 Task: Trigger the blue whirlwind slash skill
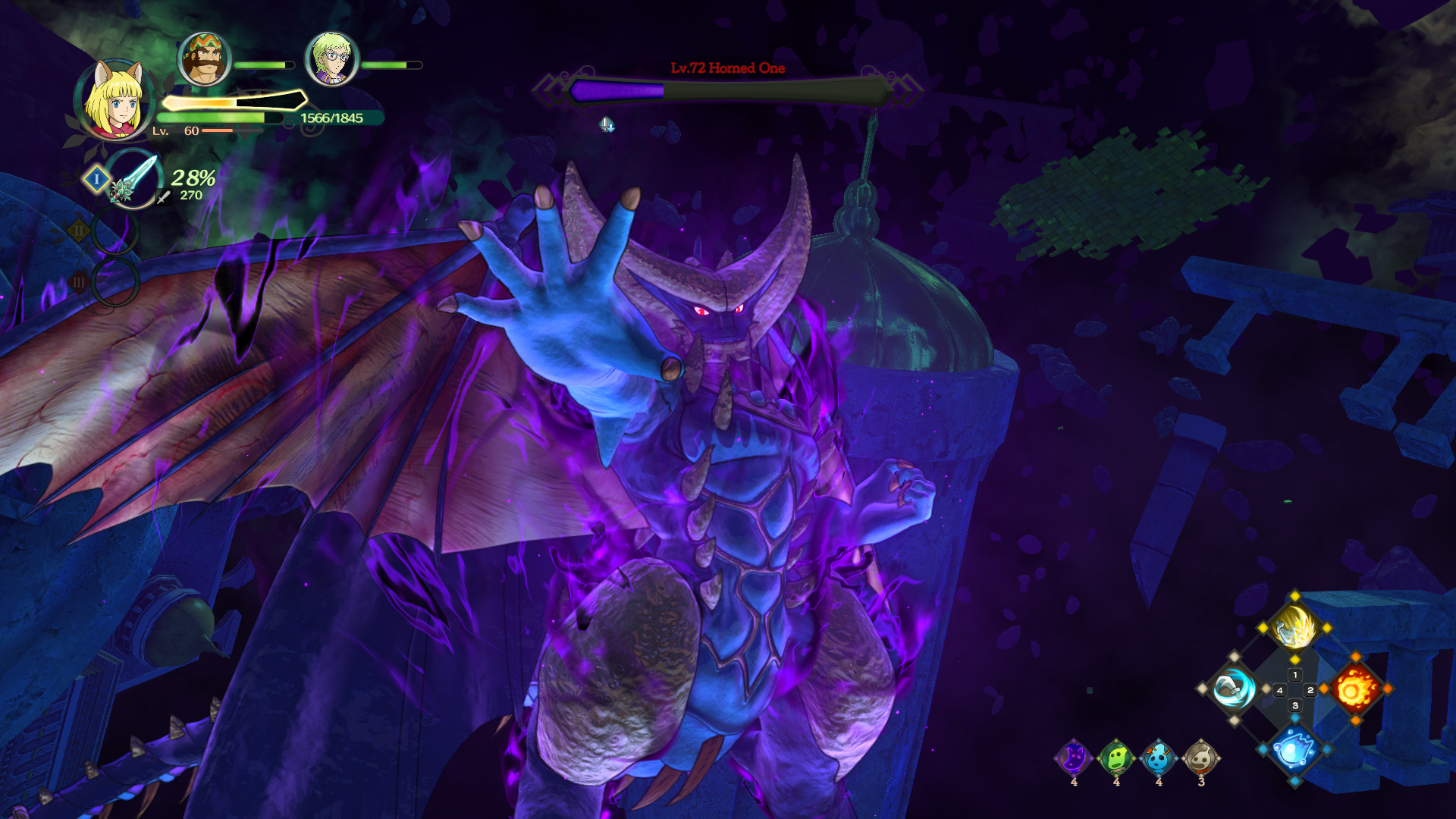(1233, 689)
